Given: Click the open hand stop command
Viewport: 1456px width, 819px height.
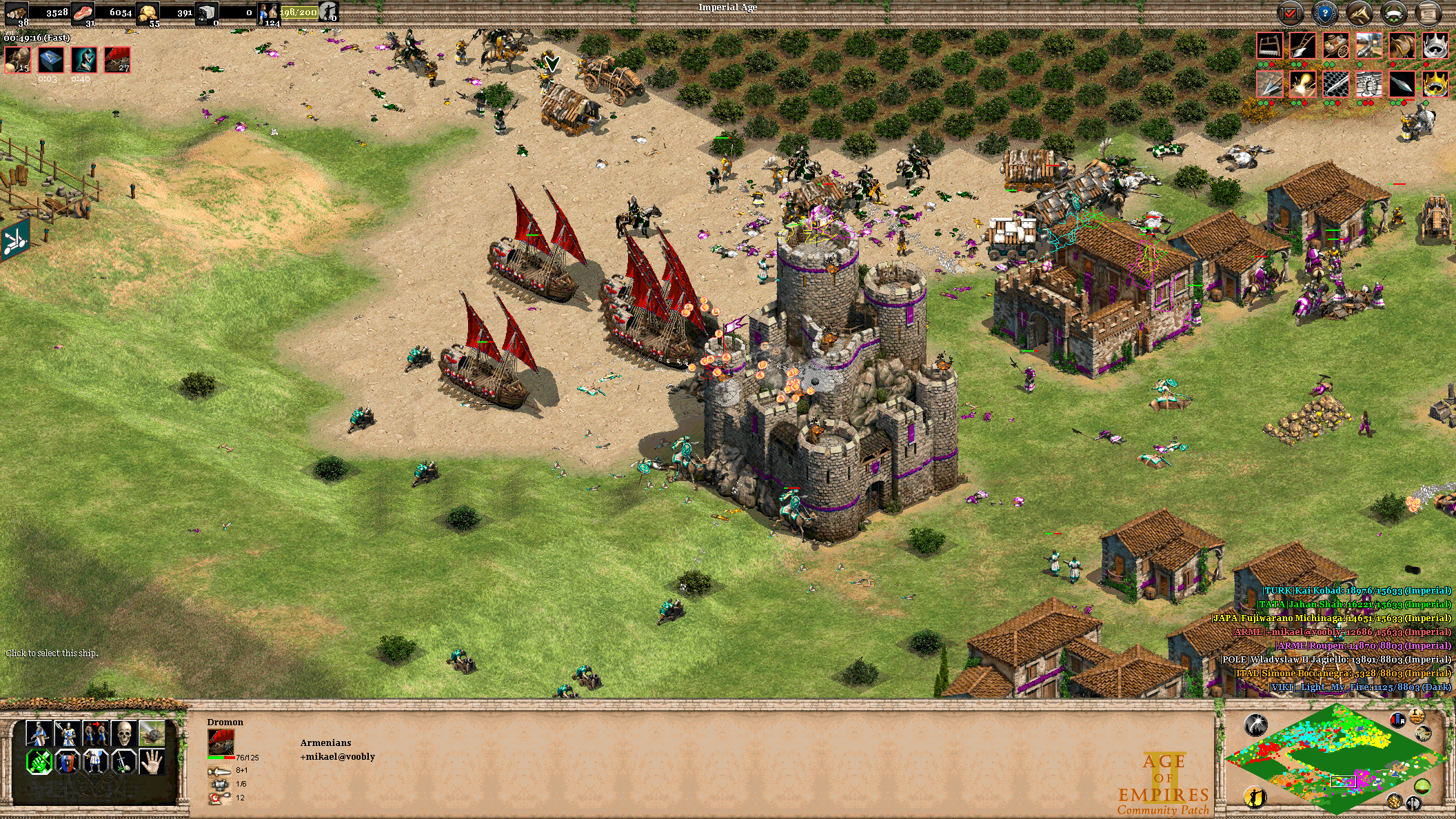Looking at the screenshot, I should click(x=152, y=762).
